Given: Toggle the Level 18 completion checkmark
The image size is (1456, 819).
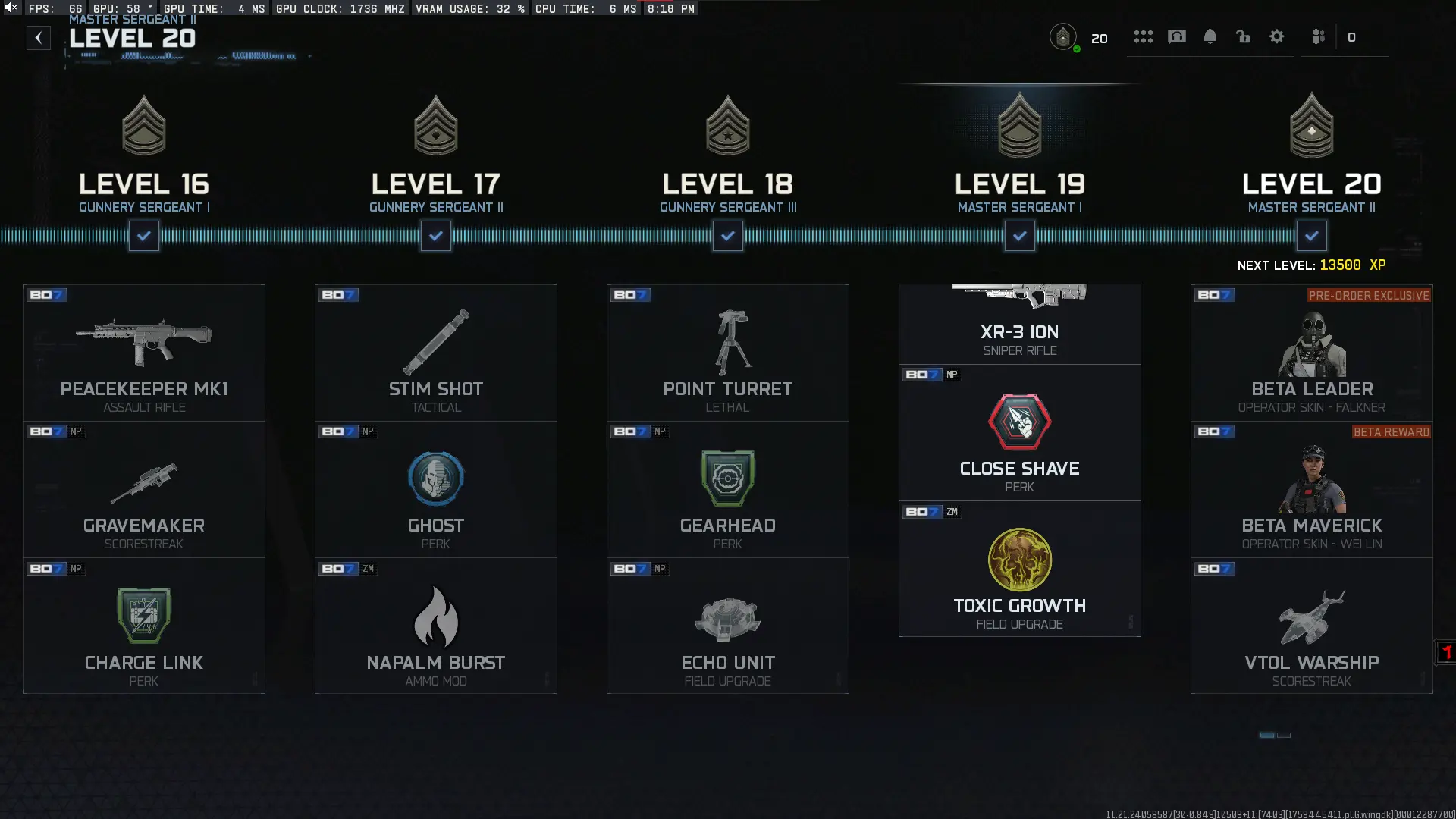Looking at the screenshot, I should point(727,236).
